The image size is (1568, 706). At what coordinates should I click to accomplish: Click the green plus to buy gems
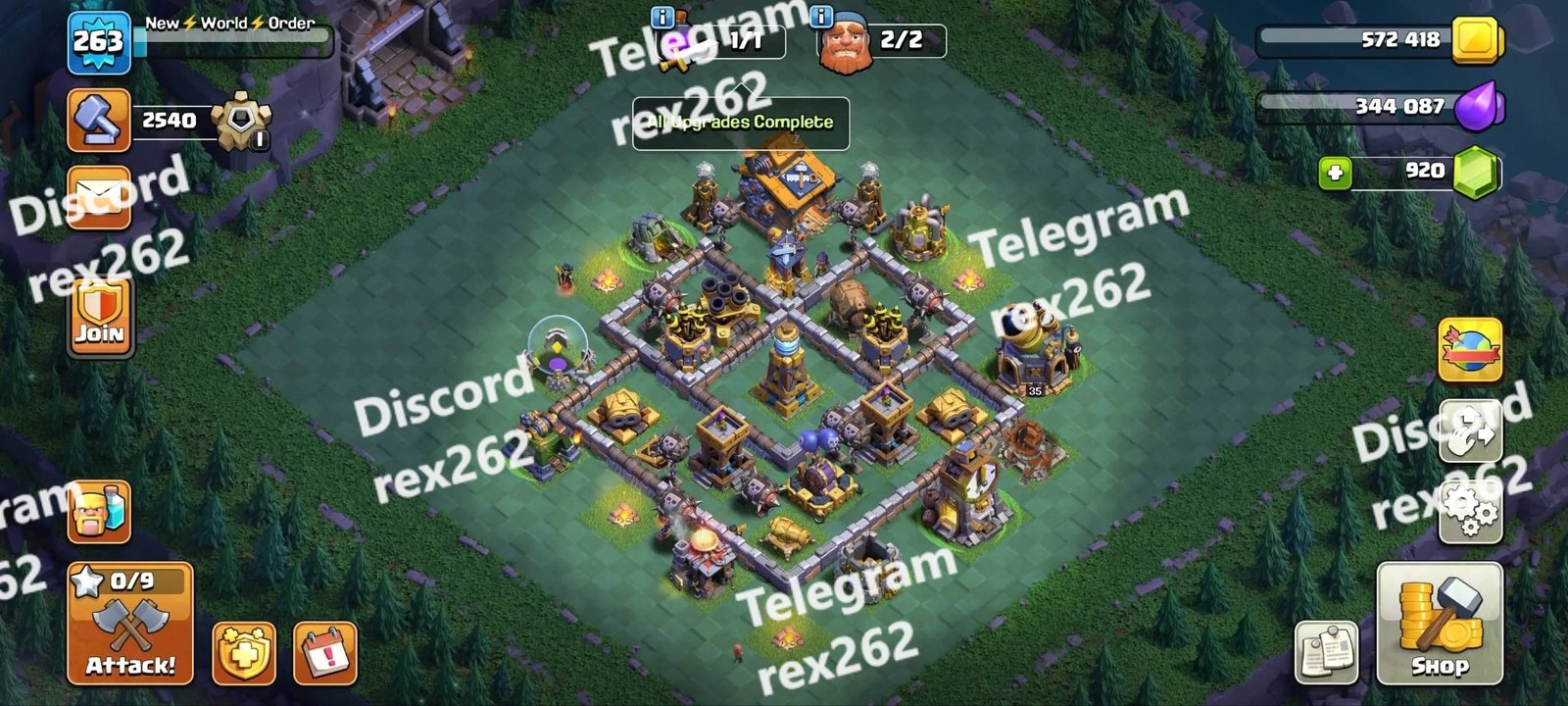[x=1334, y=174]
